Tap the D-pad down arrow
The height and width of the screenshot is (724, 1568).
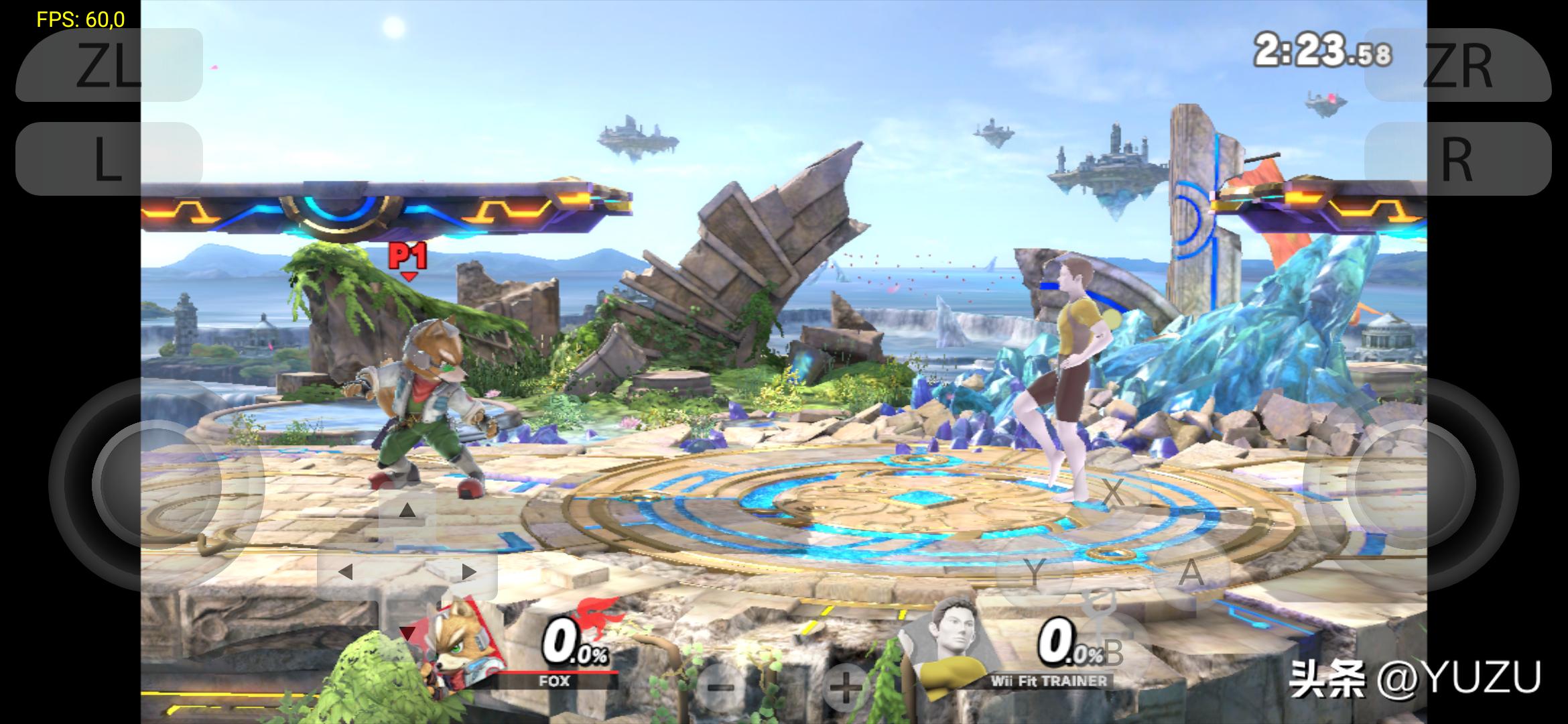point(407,632)
